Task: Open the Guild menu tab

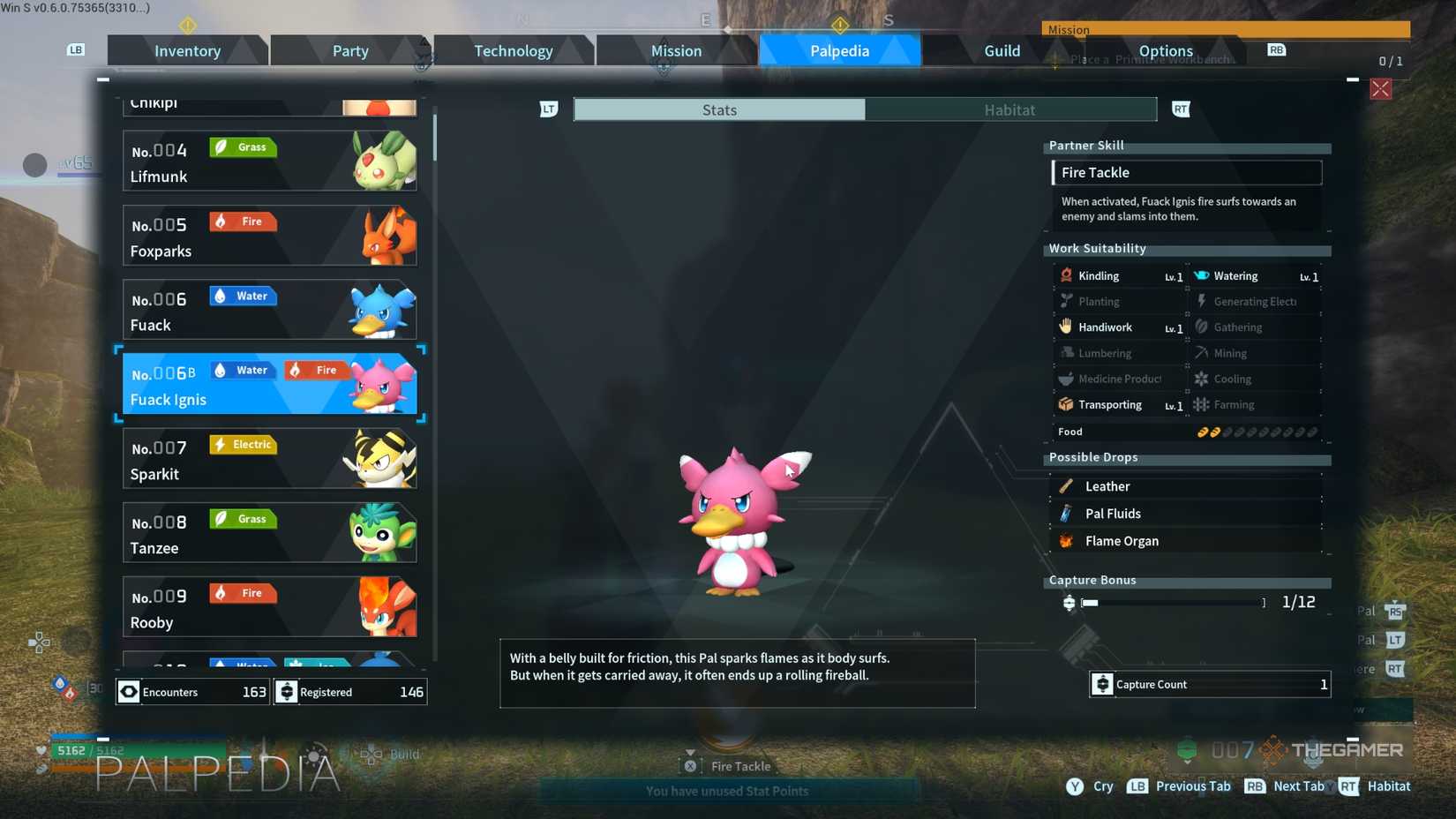Action: click(x=1002, y=50)
